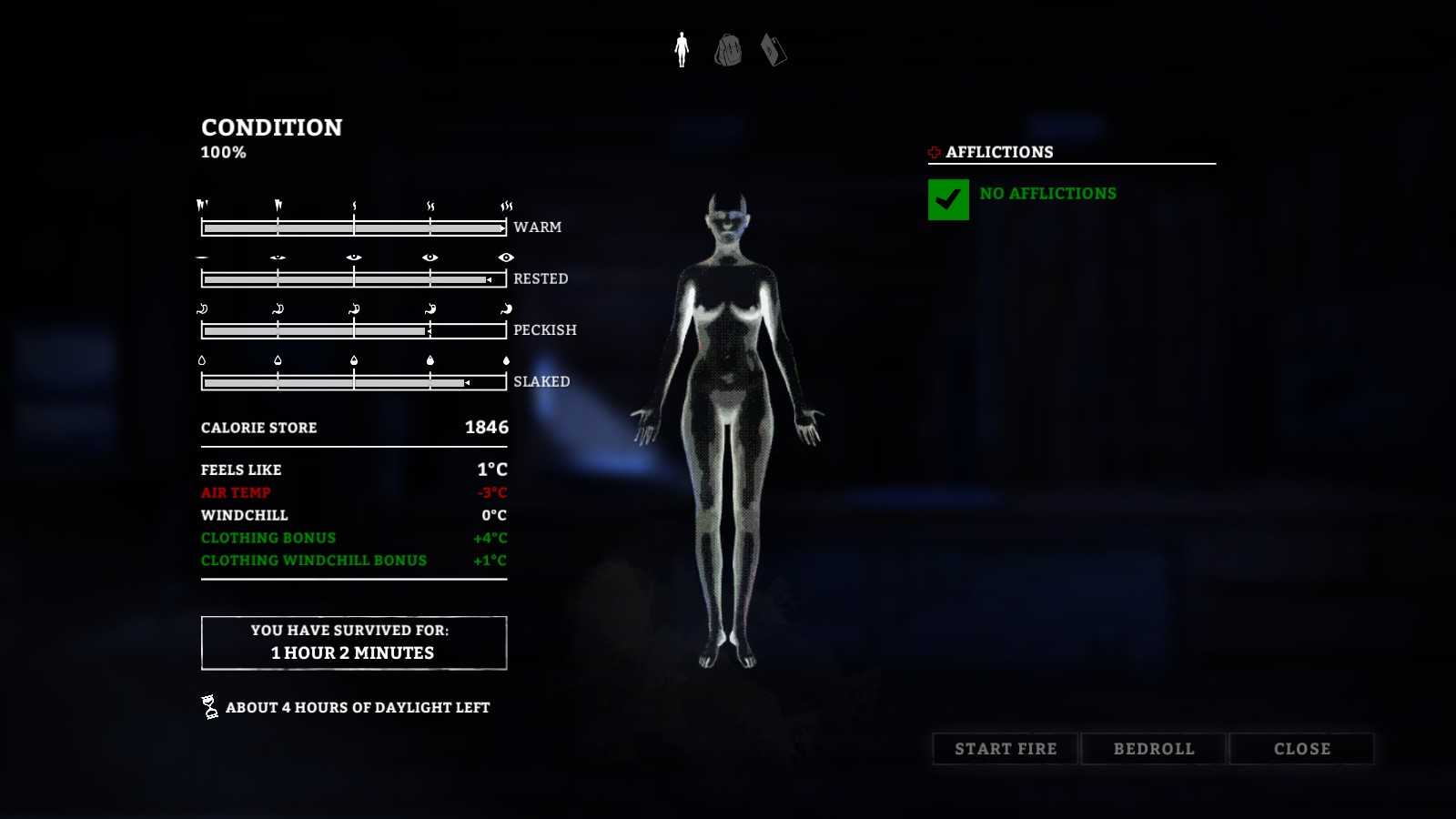Switch to the journal log tab
The height and width of the screenshot is (819, 1456).
pyautogui.click(x=773, y=50)
